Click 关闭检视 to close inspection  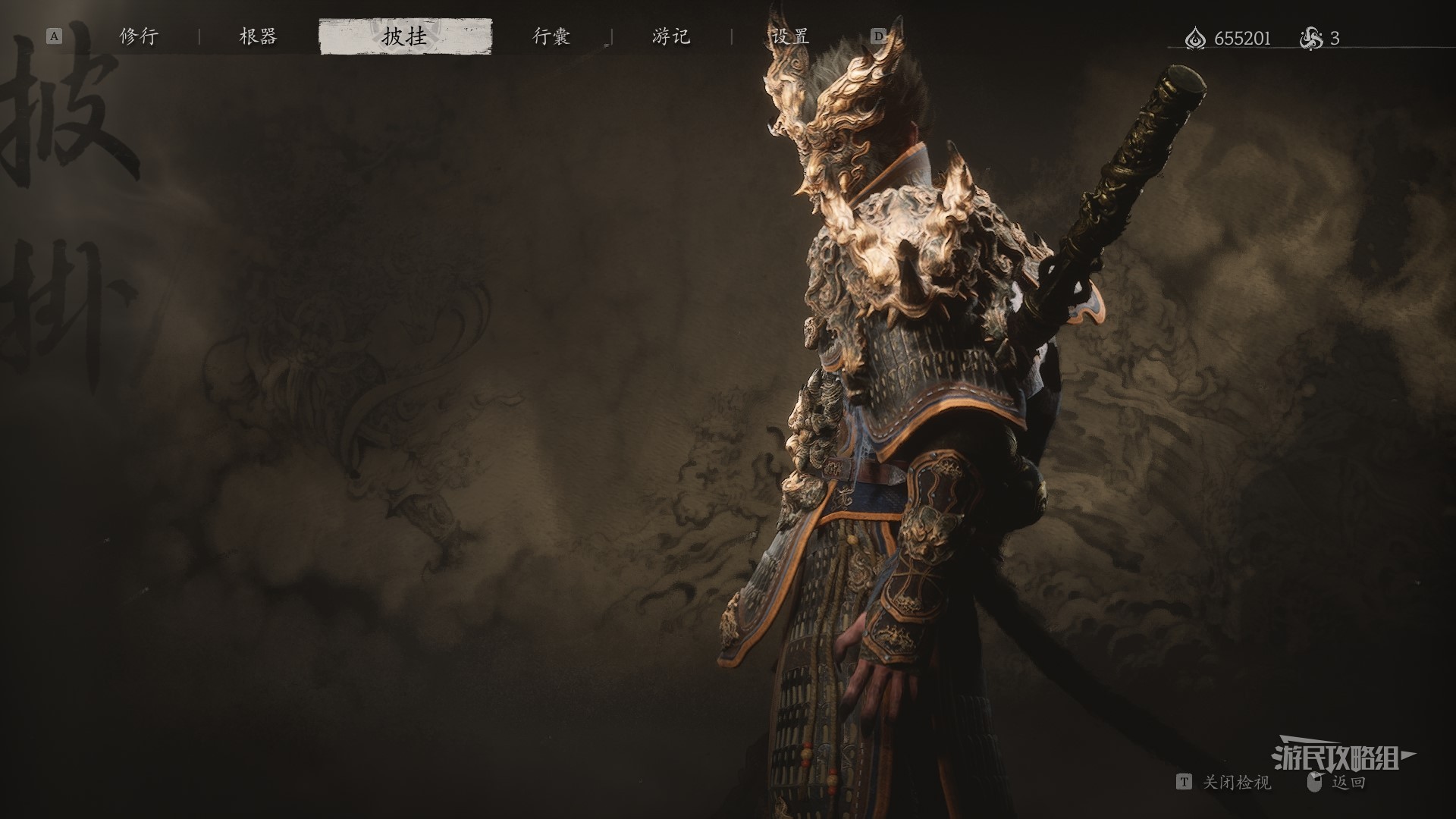[1235, 782]
